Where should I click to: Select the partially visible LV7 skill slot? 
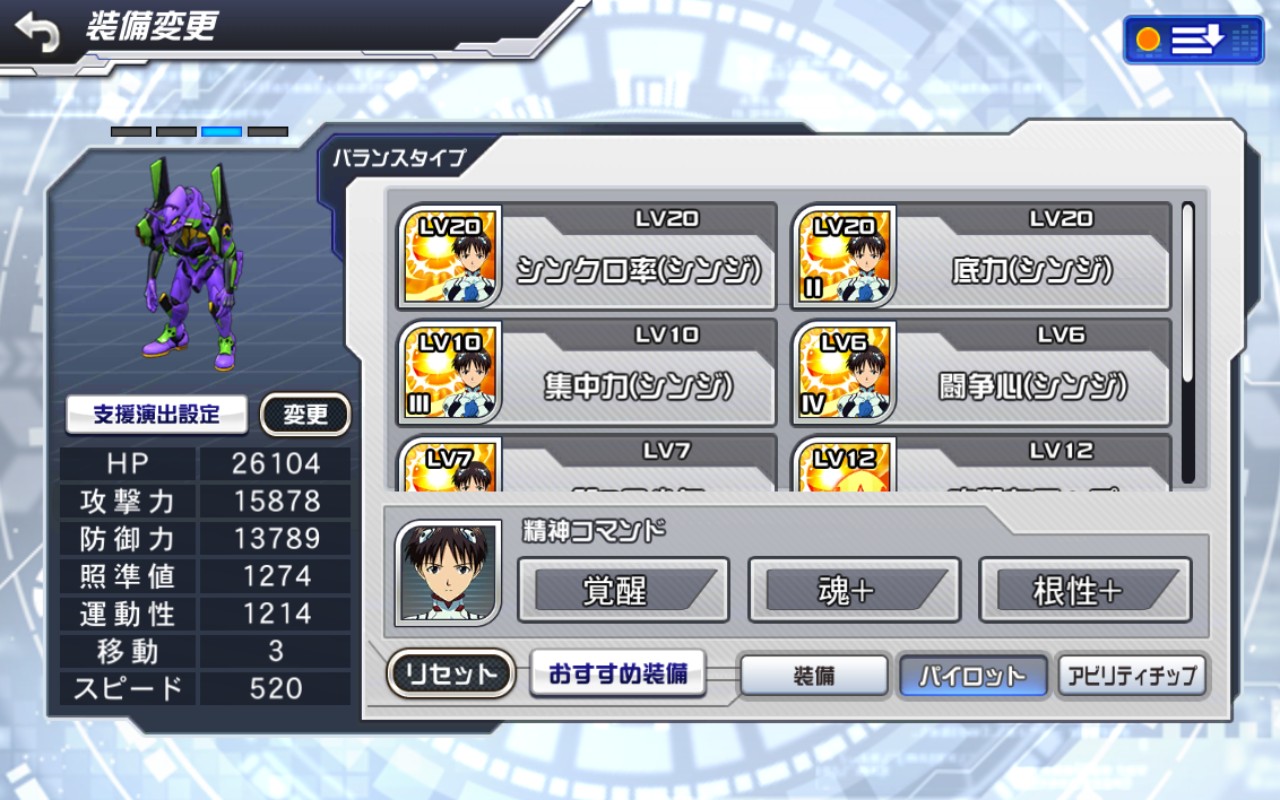[x=587, y=464]
